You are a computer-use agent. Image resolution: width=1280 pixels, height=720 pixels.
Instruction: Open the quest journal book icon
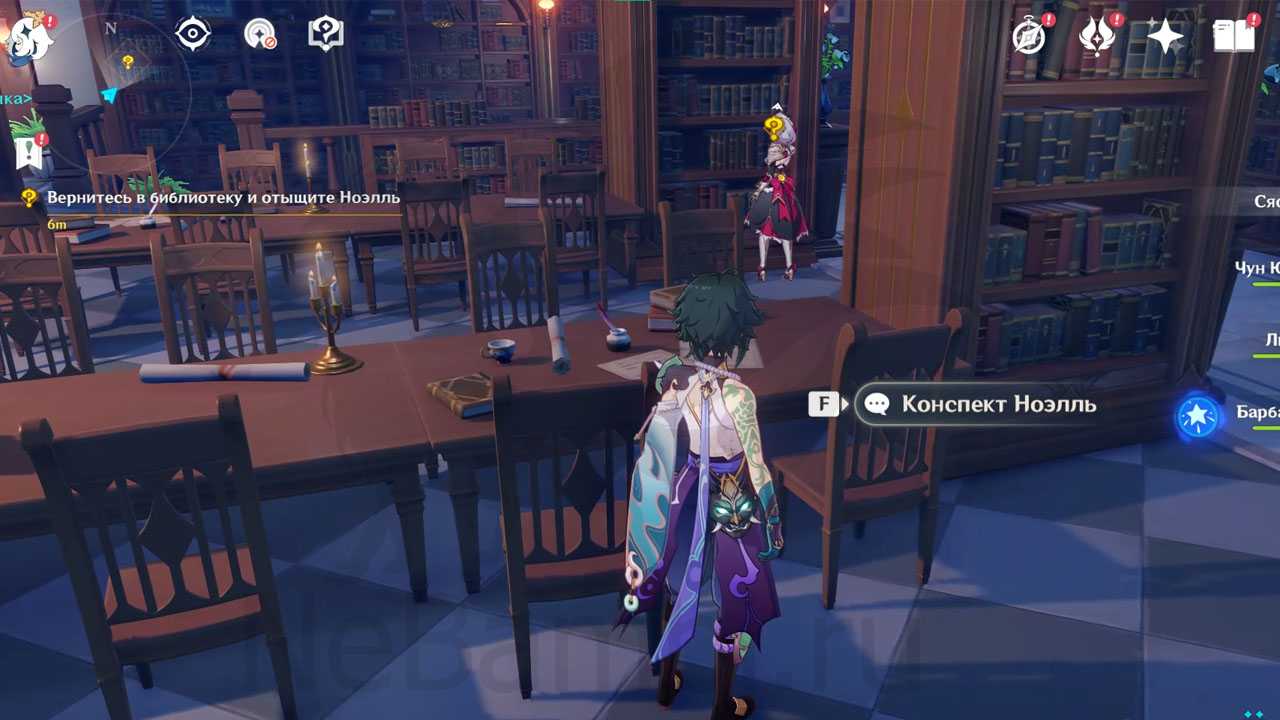coord(326,34)
